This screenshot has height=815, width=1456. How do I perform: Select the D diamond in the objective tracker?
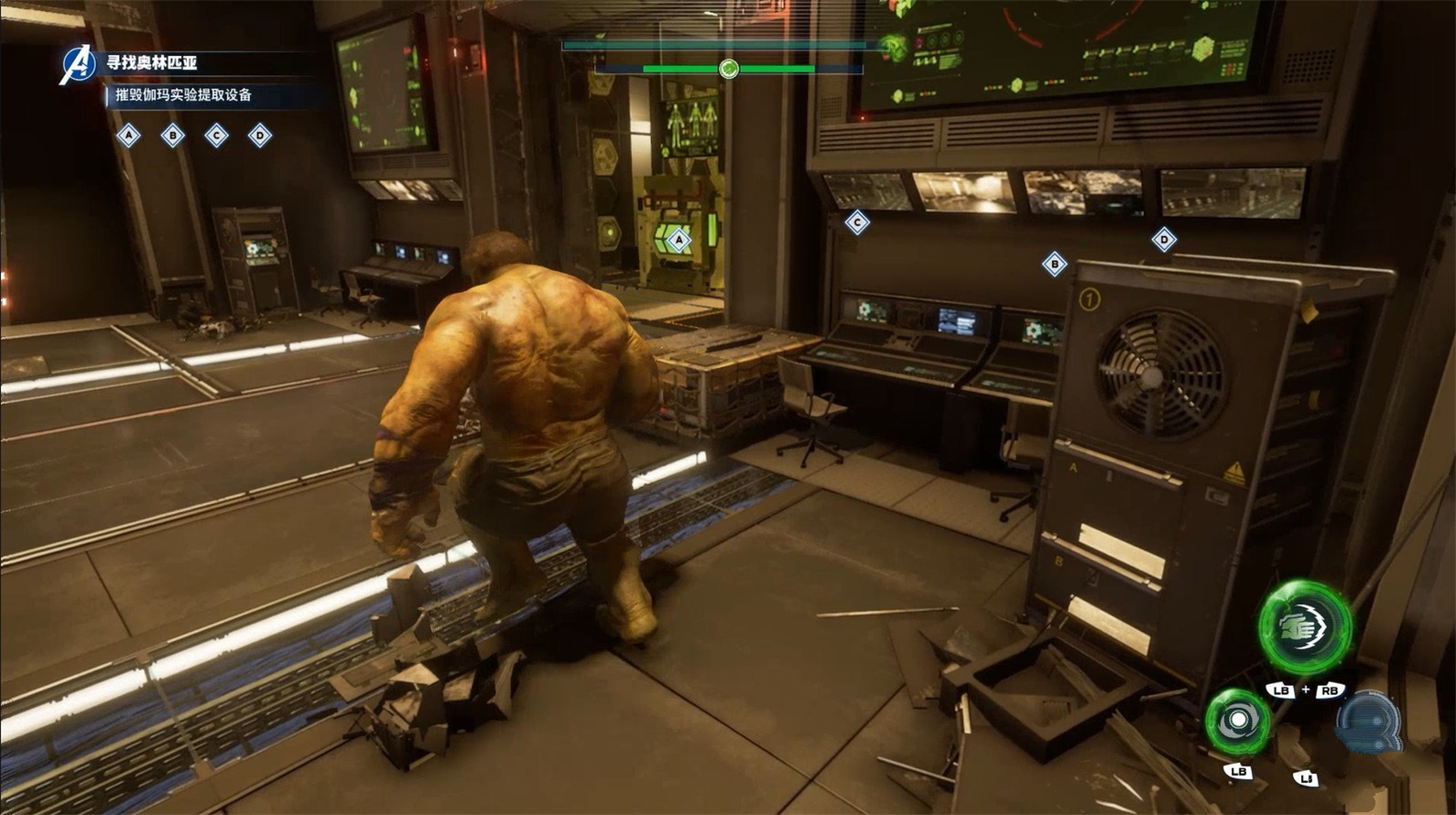pos(260,136)
